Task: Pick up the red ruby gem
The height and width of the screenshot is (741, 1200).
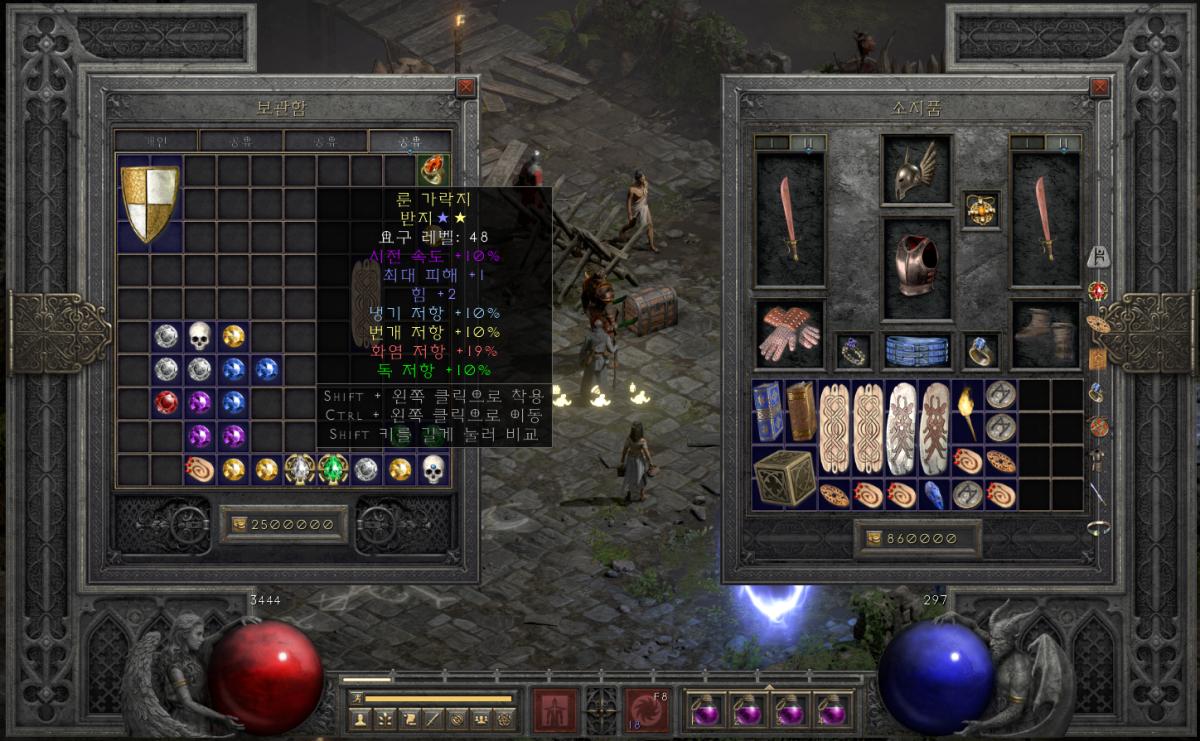Action: (x=166, y=403)
